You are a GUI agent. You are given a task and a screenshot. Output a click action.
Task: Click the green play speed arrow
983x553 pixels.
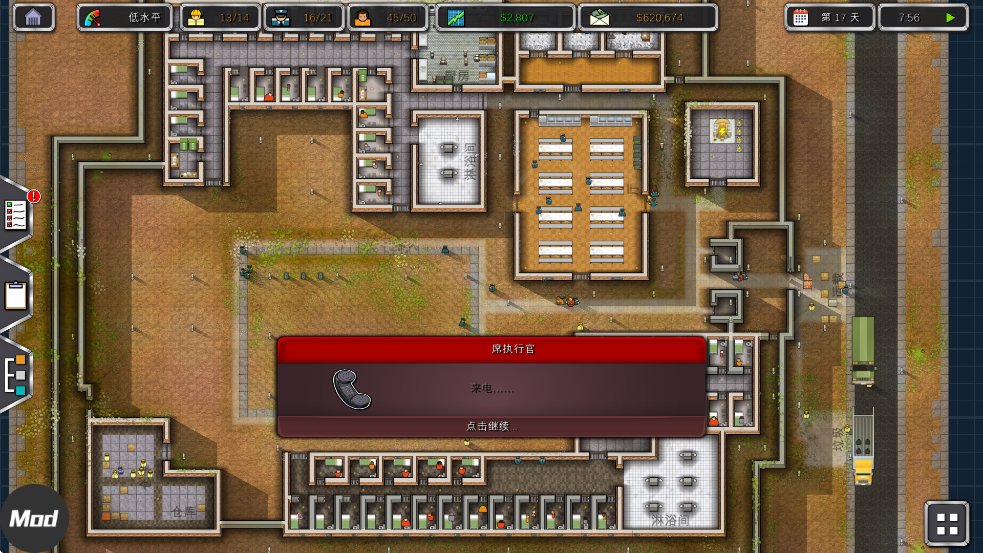click(949, 17)
